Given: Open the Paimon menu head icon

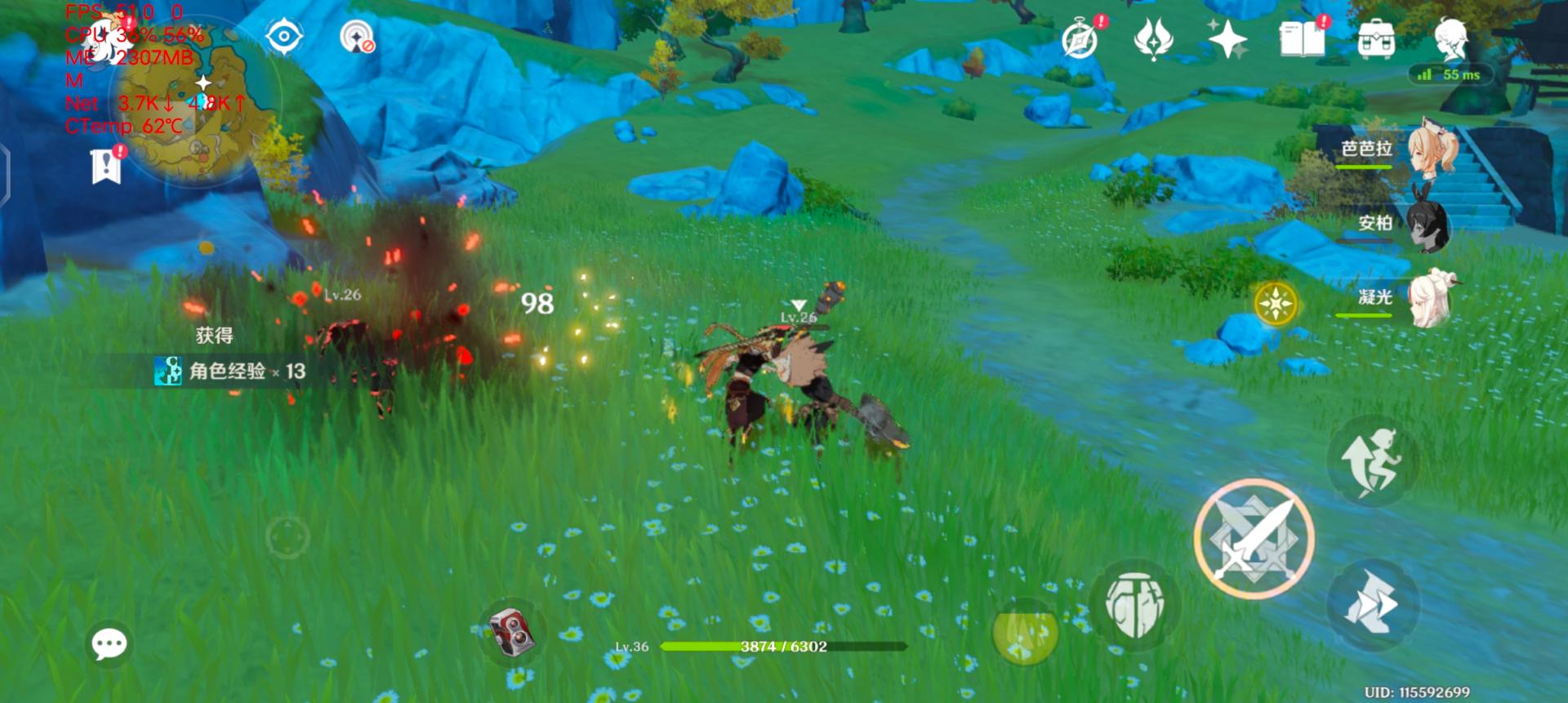Looking at the screenshot, I should click(x=1451, y=39).
